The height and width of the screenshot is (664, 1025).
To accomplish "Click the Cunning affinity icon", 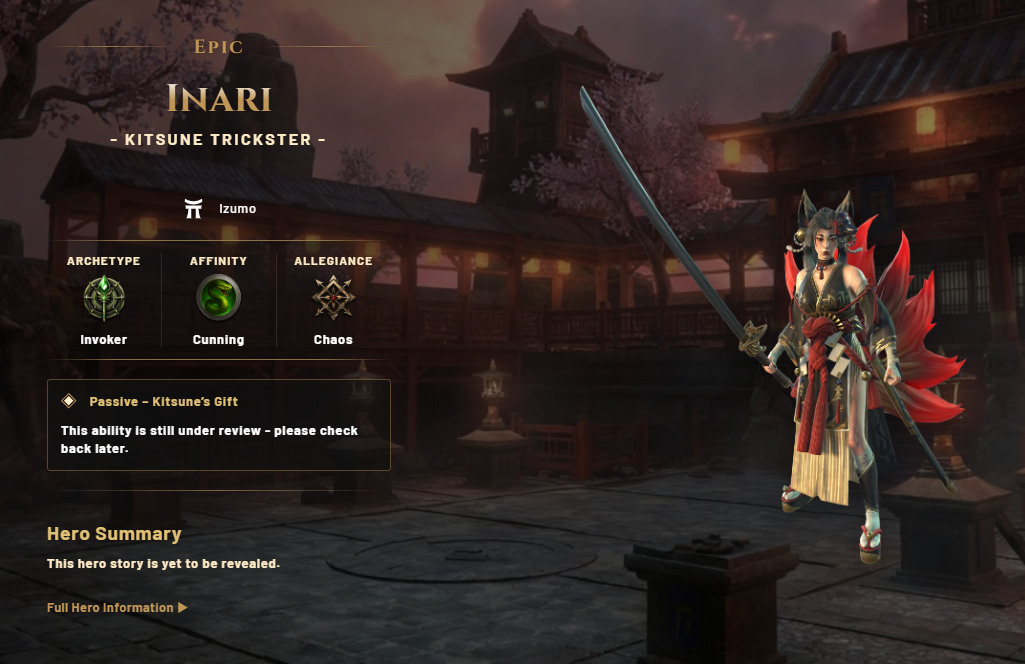I will [x=218, y=297].
